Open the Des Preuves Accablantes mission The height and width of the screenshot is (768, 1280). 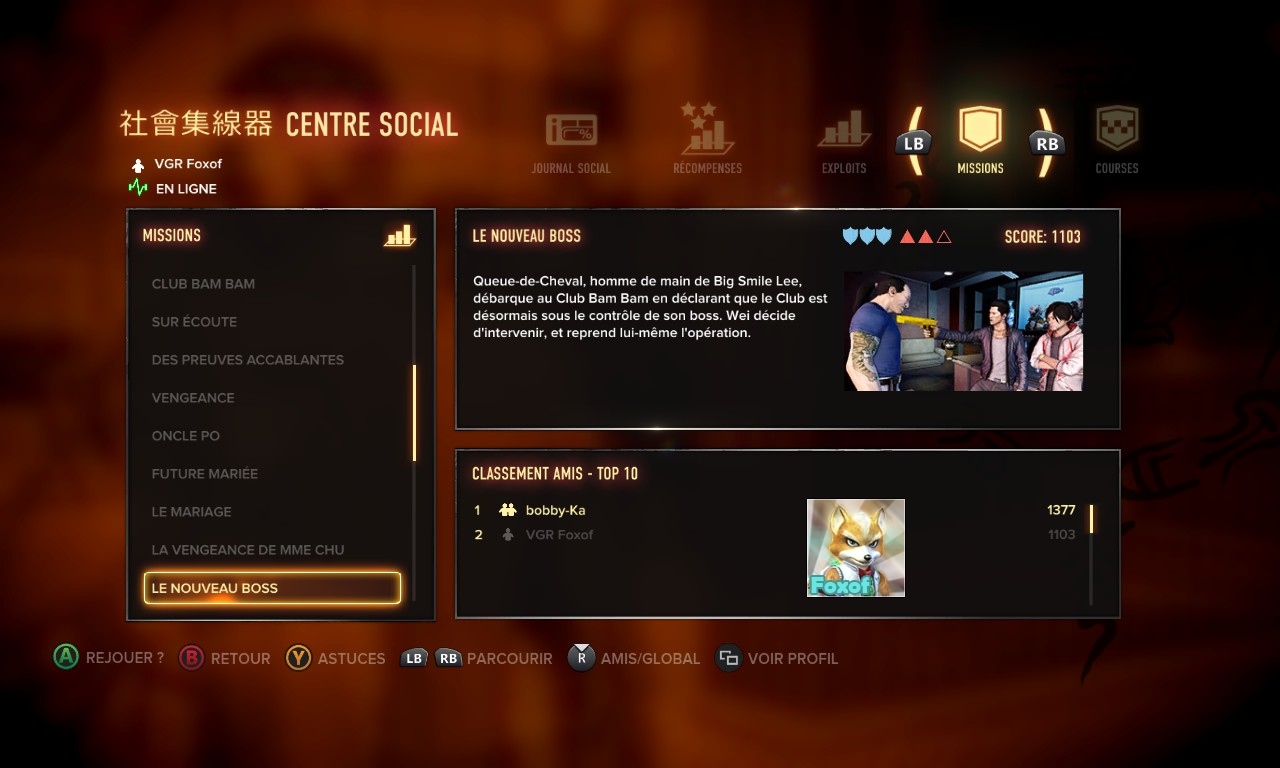[247, 360]
